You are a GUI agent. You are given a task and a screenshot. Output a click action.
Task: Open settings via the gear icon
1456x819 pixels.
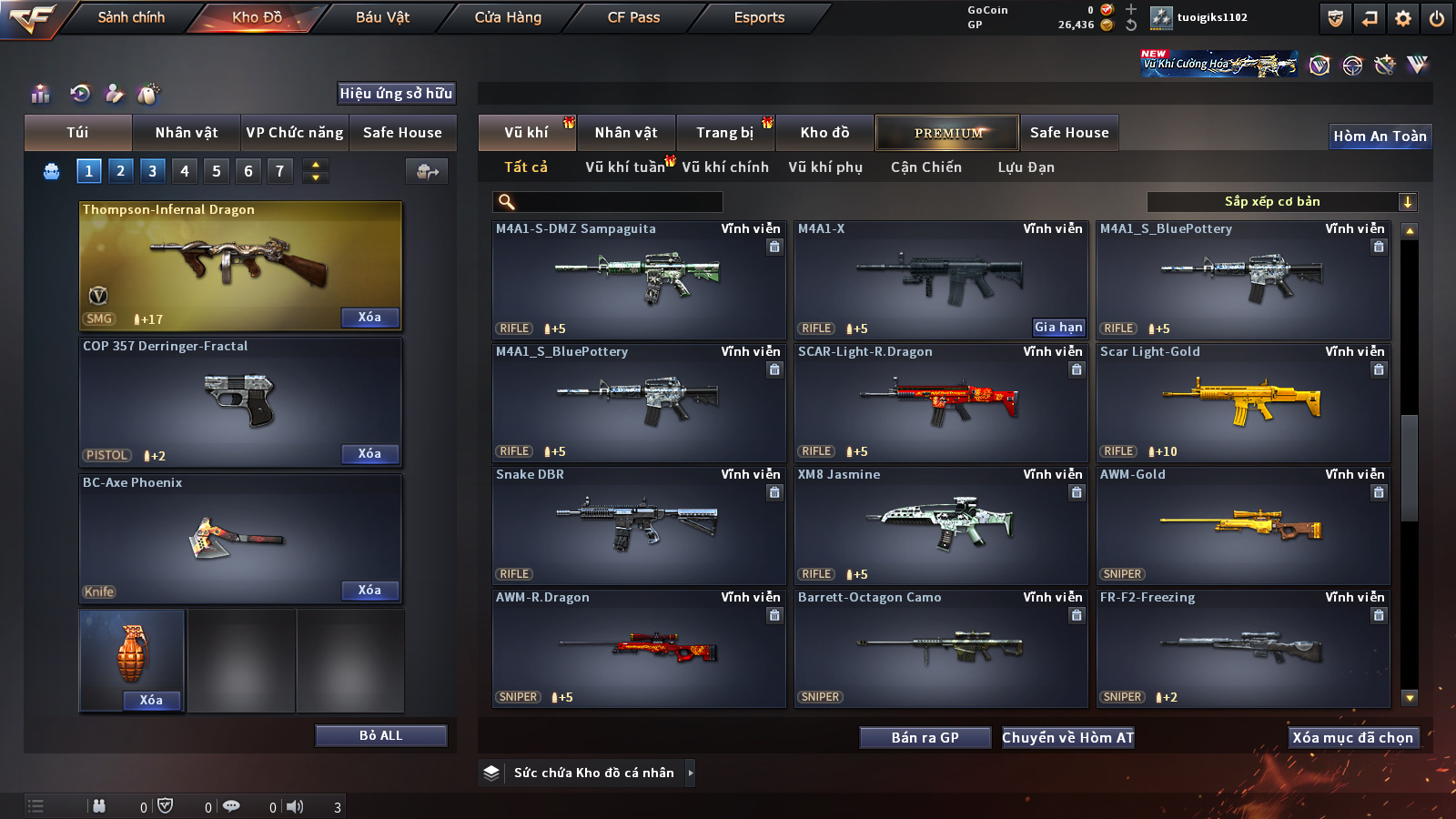pyautogui.click(x=1403, y=18)
